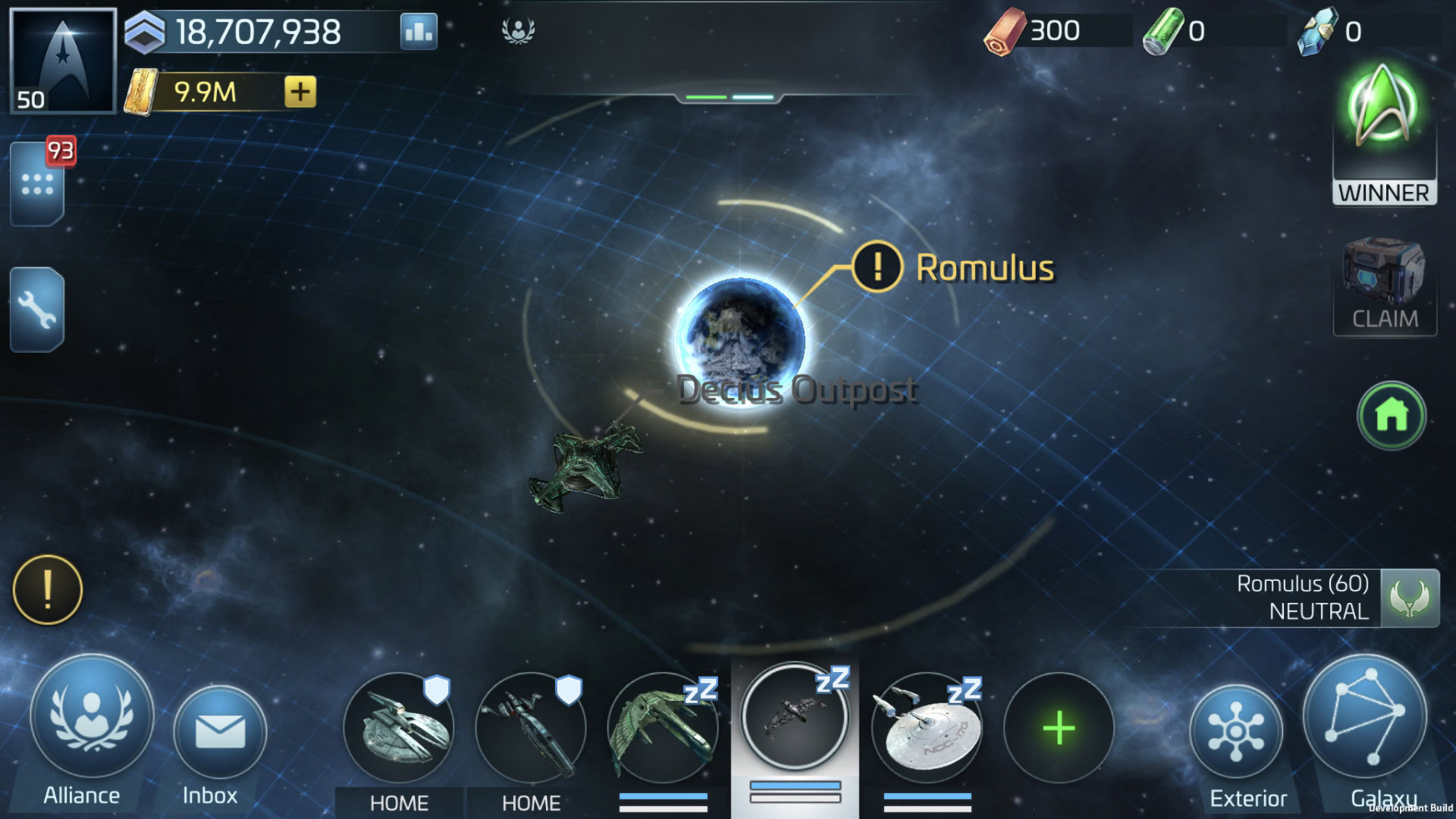This screenshot has width=1456, height=819.
Task: Switch to Exterior view
Action: pos(1236,732)
